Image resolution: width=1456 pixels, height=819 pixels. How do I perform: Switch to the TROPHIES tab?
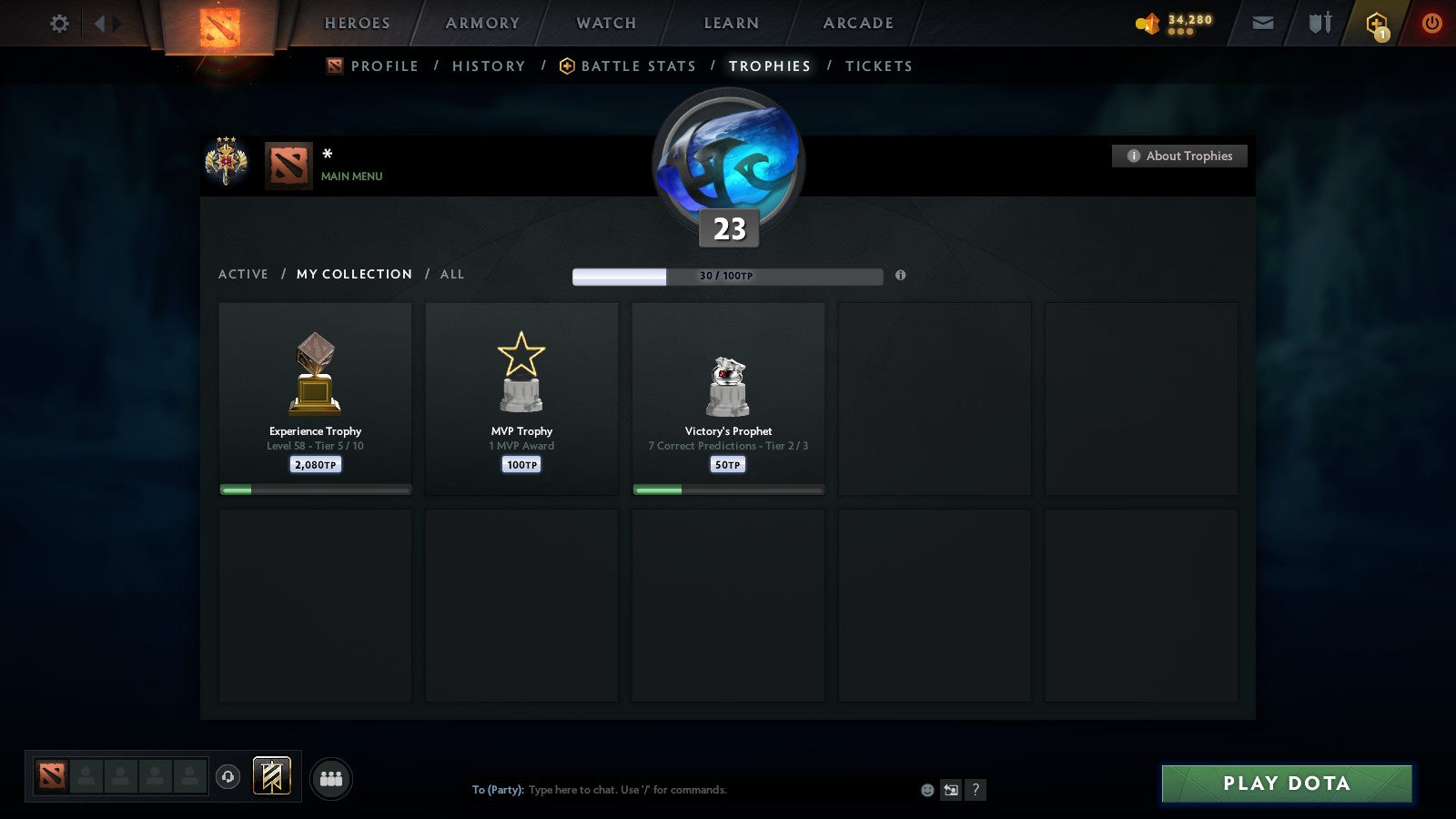coord(769,66)
